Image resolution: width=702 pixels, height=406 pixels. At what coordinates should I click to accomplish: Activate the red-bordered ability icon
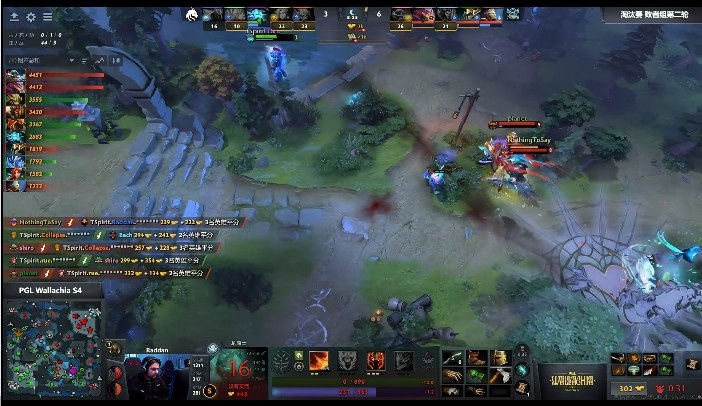pos(376,361)
